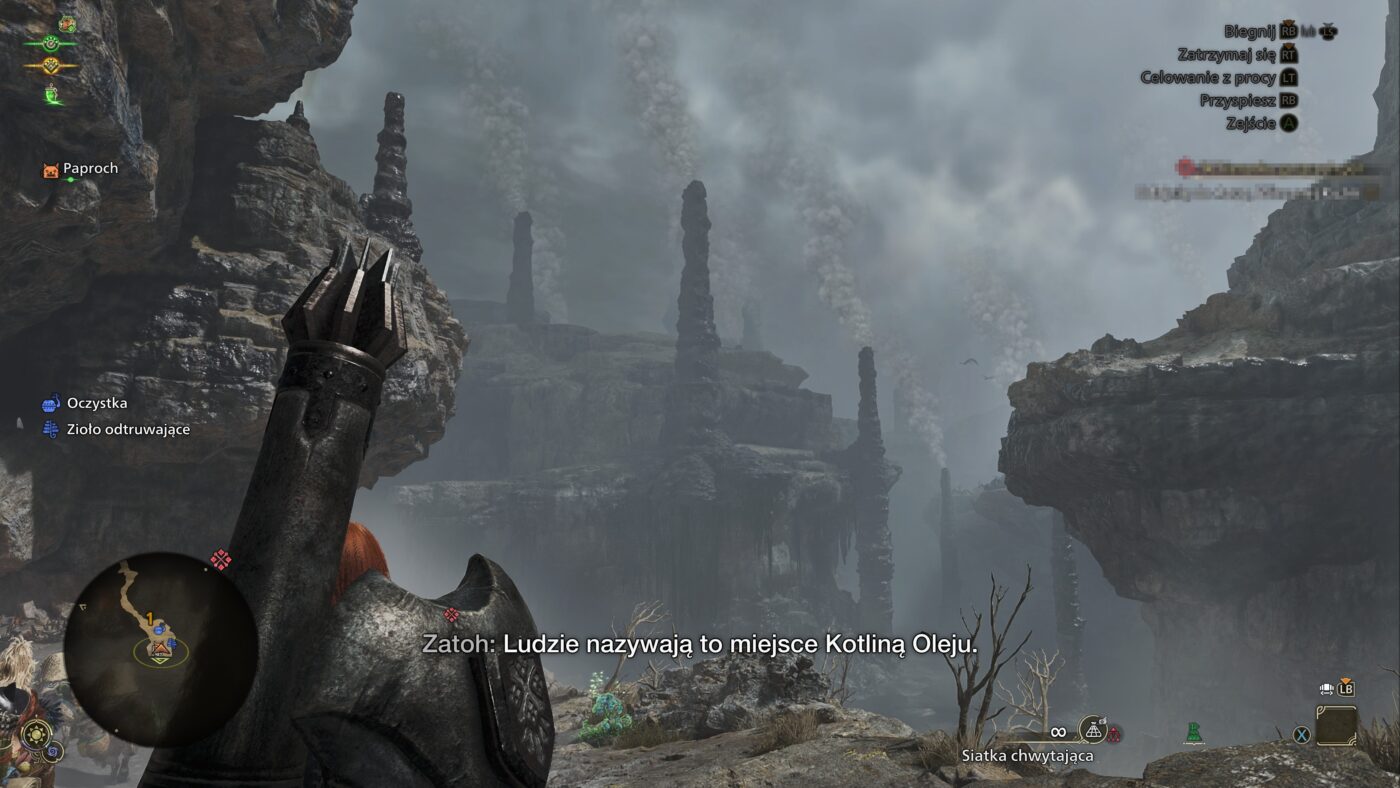Viewport: 1400px width, 788px height.
Task: Select the empty item bar slot
Action: (x=1336, y=725)
